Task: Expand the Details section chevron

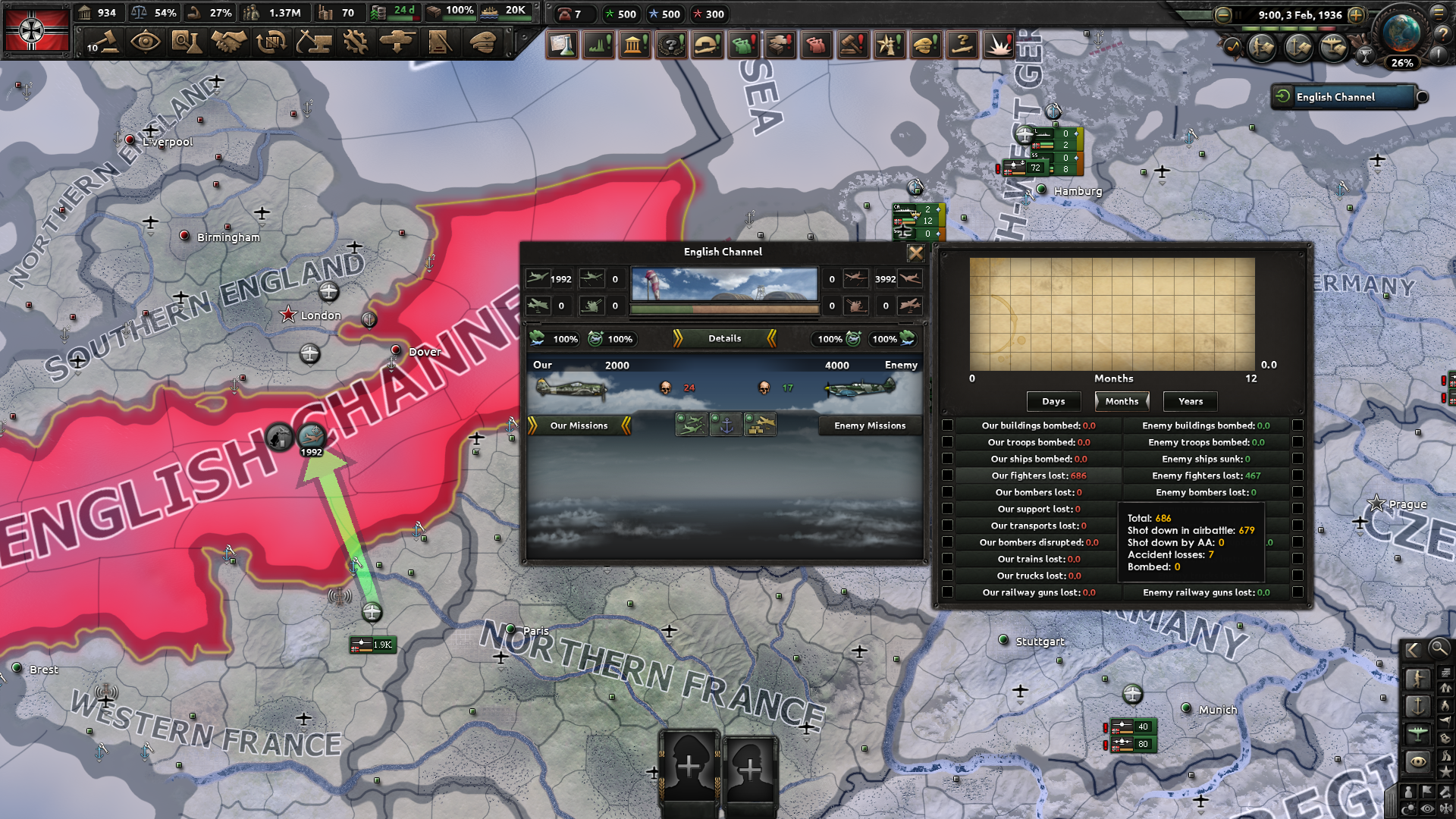Action: [x=724, y=339]
